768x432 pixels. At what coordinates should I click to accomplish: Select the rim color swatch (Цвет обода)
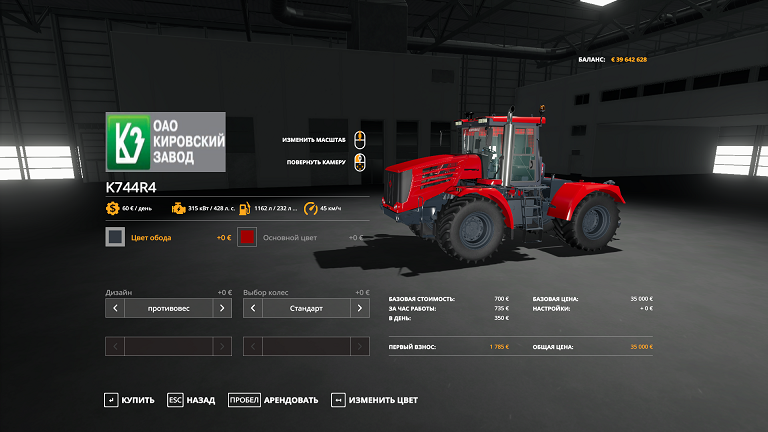(116, 237)
